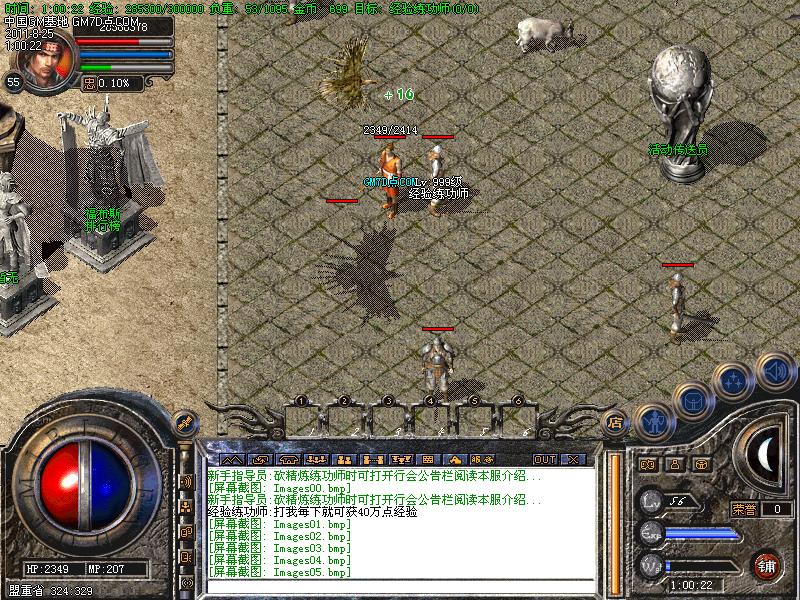Click the 忠 loyalty icon under portrait

pyautogui.click(x=90, y=83)
